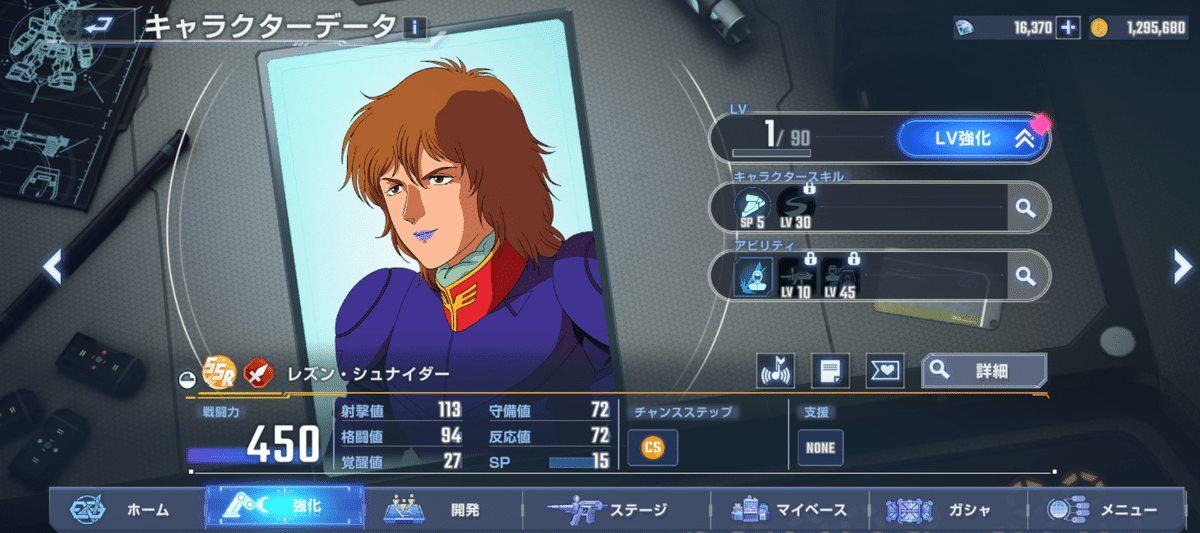Open the 詳細 details button
Screen dimensions: 1200x533
pyautogui.click(x=984, y=370)
